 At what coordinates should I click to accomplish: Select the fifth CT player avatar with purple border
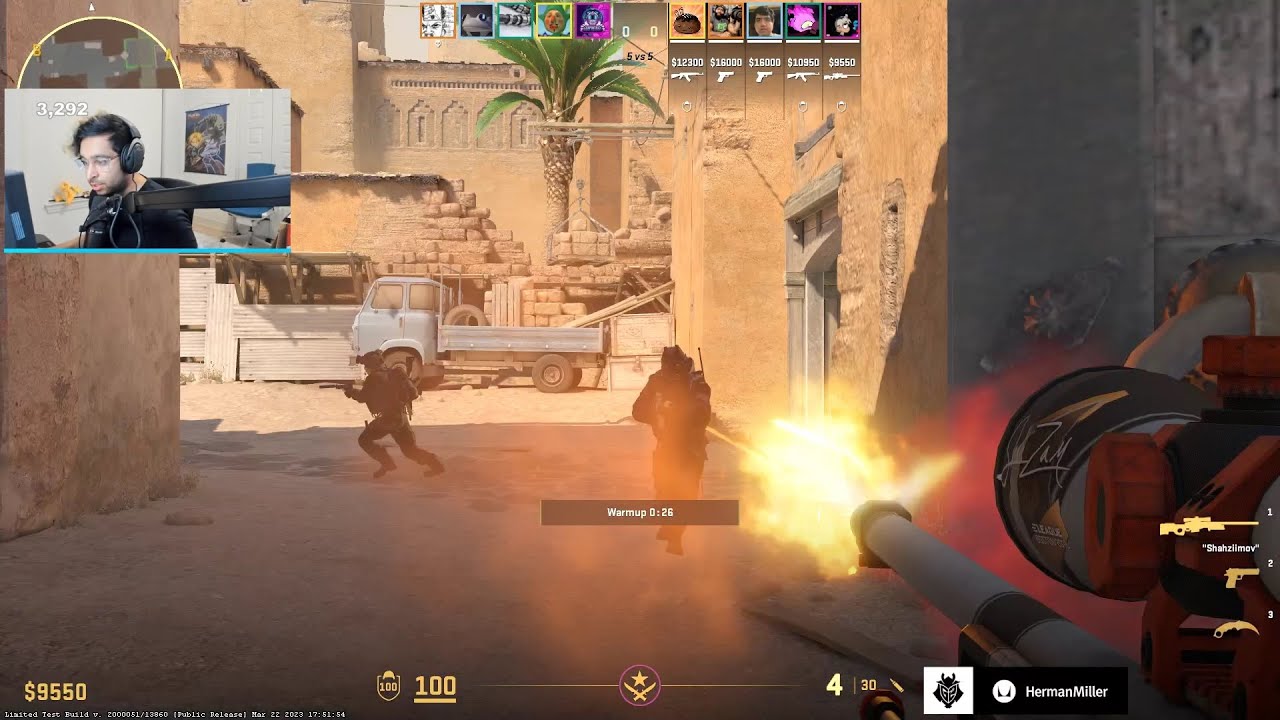[x=592, y=21]
